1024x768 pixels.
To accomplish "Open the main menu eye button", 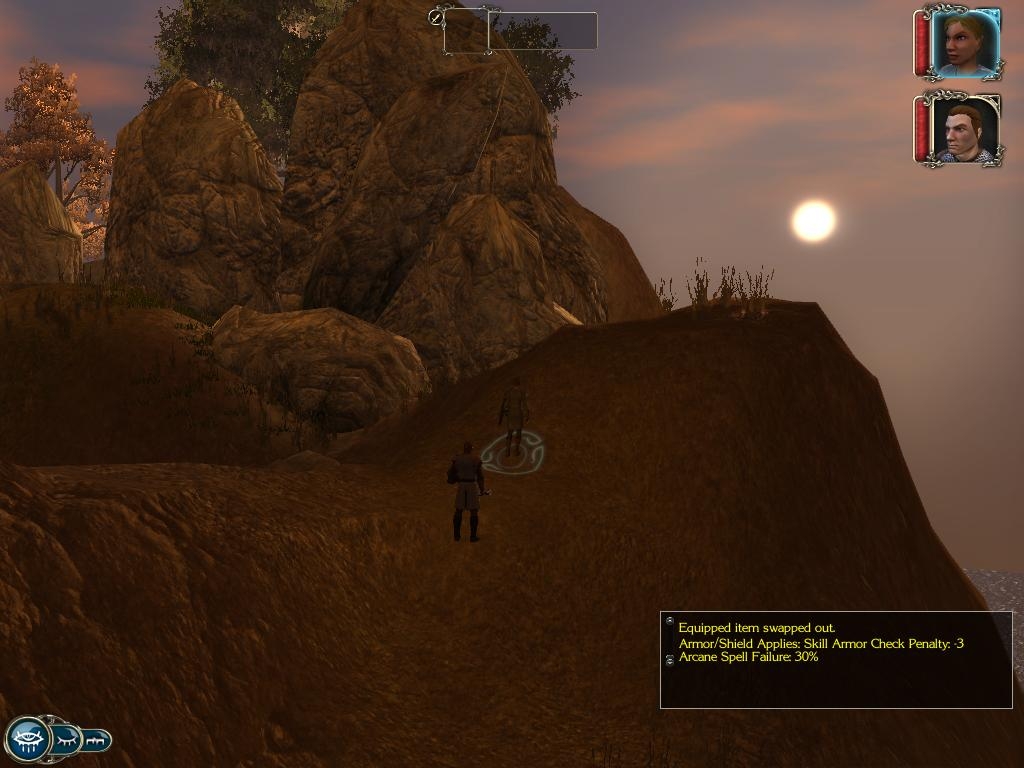I will click(29, 739).
